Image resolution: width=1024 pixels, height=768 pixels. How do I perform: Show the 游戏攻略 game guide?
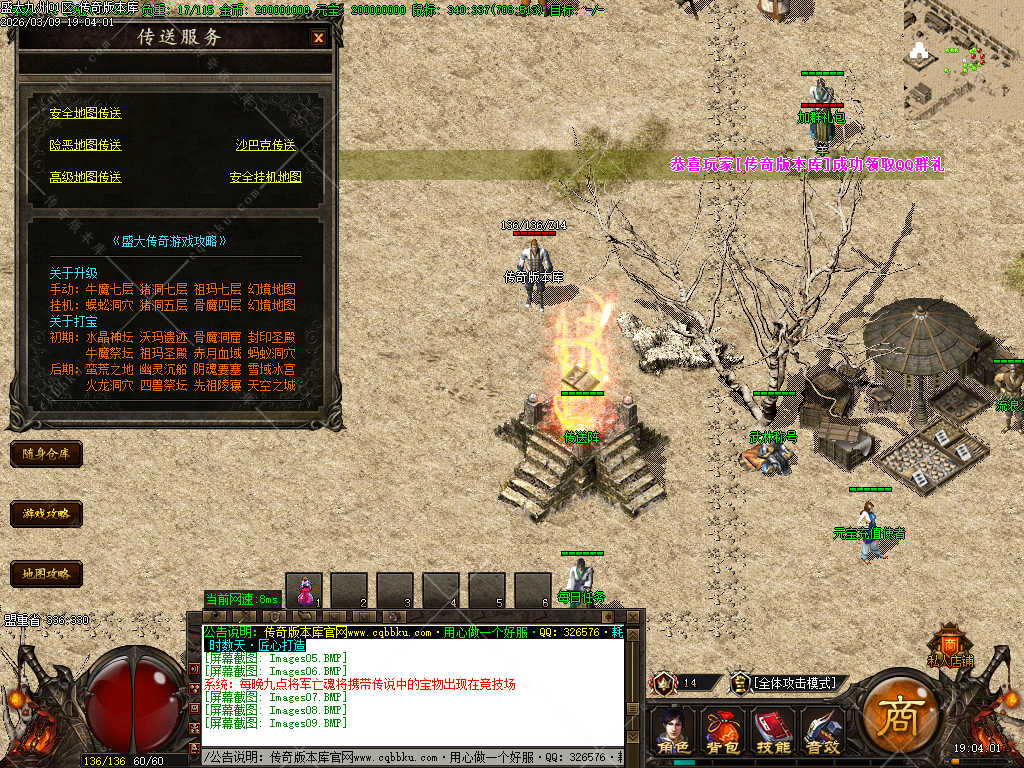click(46, 514)
